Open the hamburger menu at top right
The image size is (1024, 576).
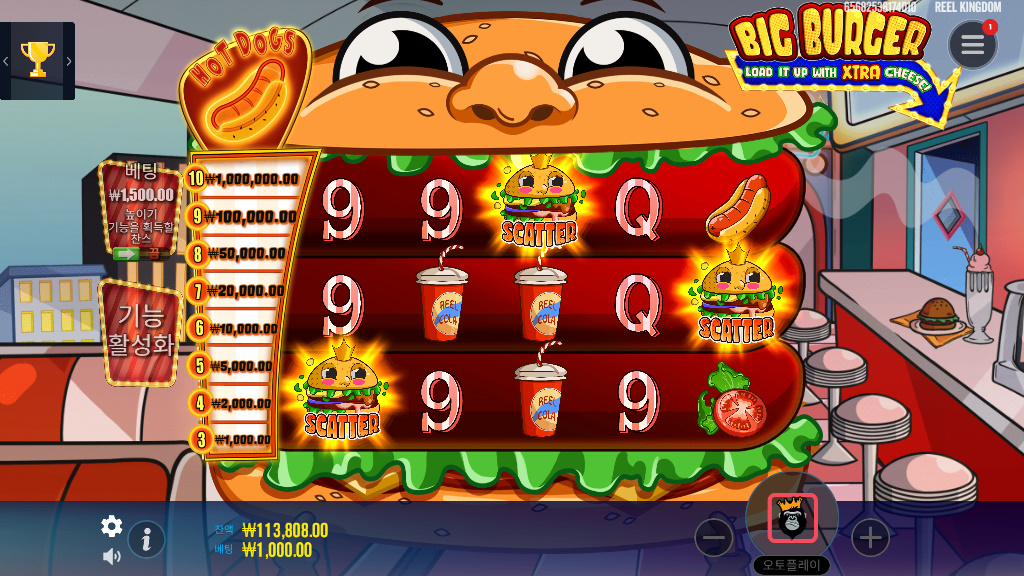(x=972, y=45)
